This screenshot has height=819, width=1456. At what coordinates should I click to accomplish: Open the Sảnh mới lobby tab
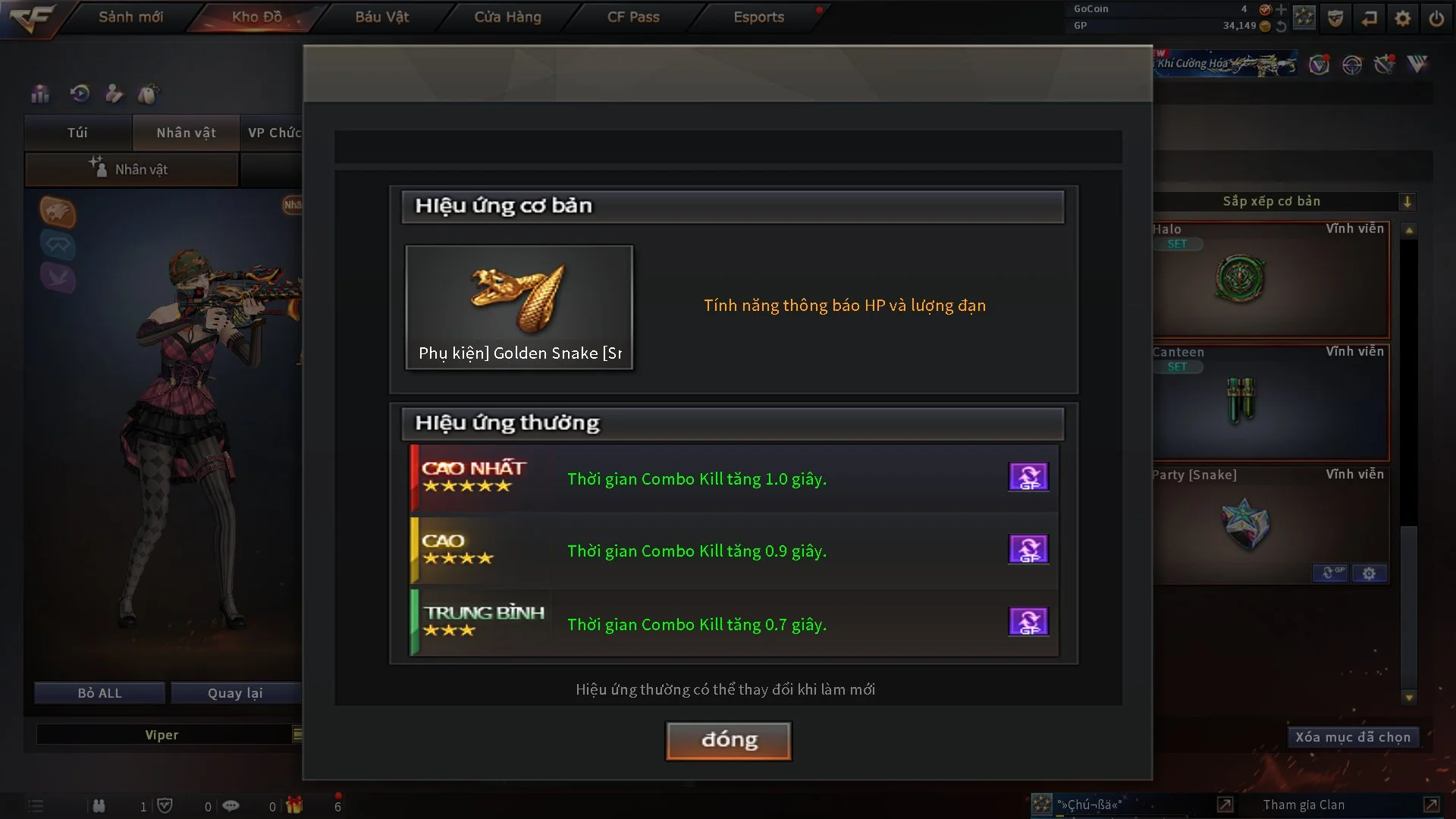pyautogui.click(x=130, y=17)
